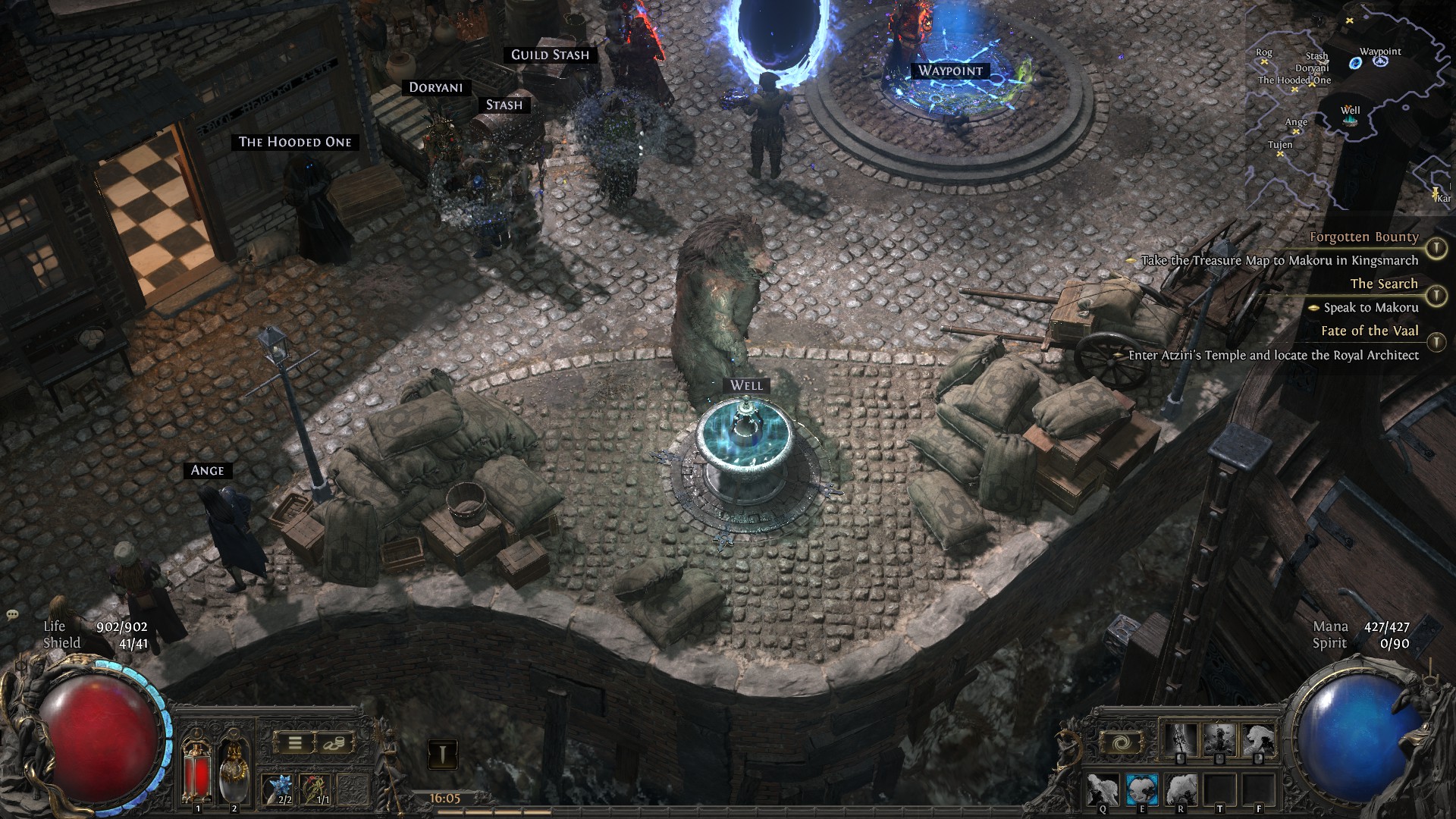Click the Waypoint marker on the minimap
This screenshot has width=1456, height=819.
[1380, 61]
